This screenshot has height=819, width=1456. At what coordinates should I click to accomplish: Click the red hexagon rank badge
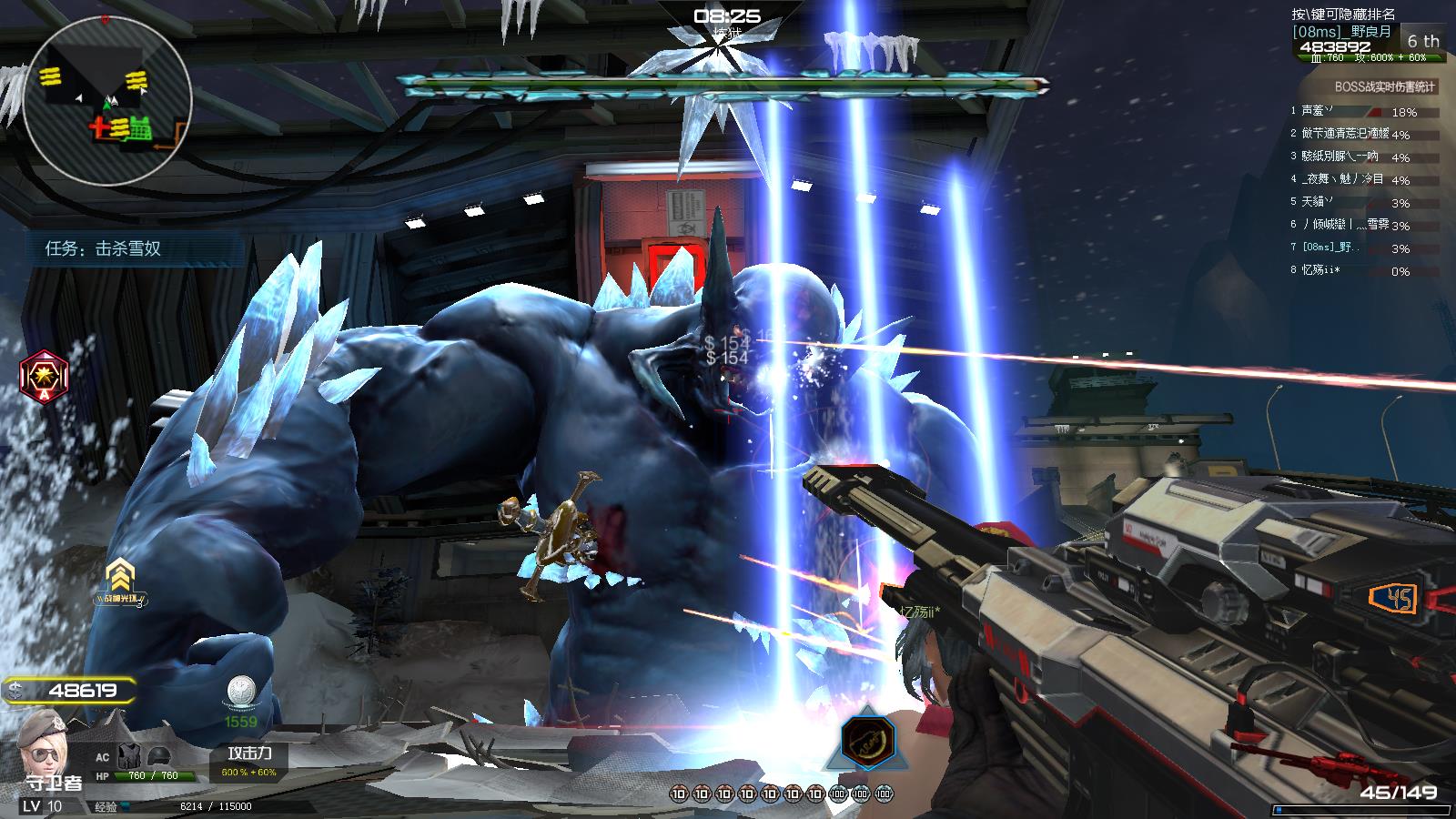pos(45,375)
